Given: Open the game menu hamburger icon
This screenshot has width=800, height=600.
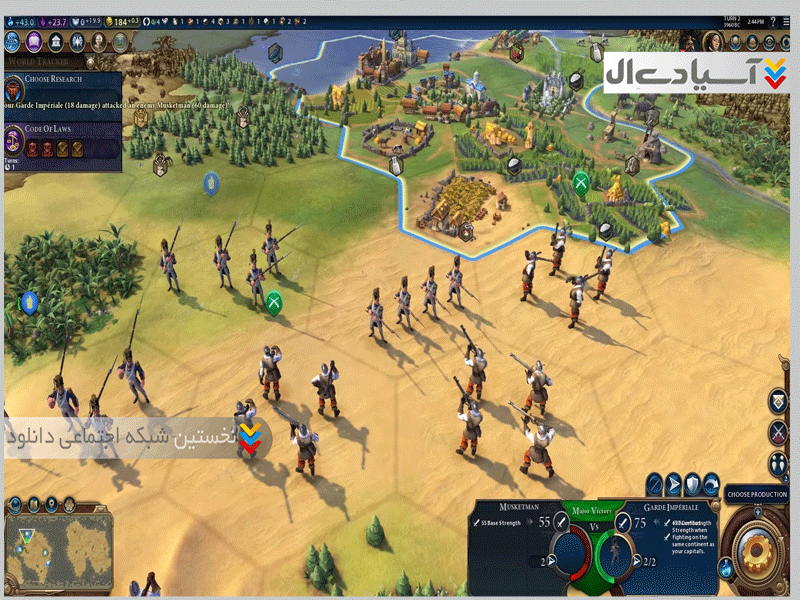Looking at the screenshot, I should [x=787, y=20].
